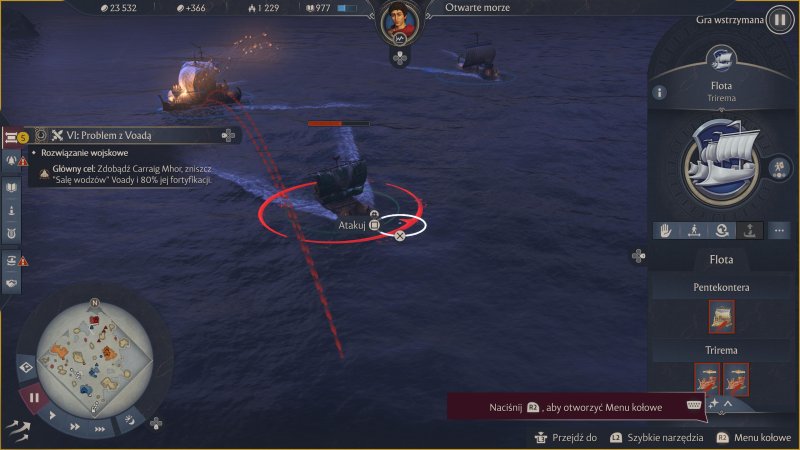Cancel with the X beside Atakuj
800x450 pixels.
pyautogui.click(x=399, y=236)
